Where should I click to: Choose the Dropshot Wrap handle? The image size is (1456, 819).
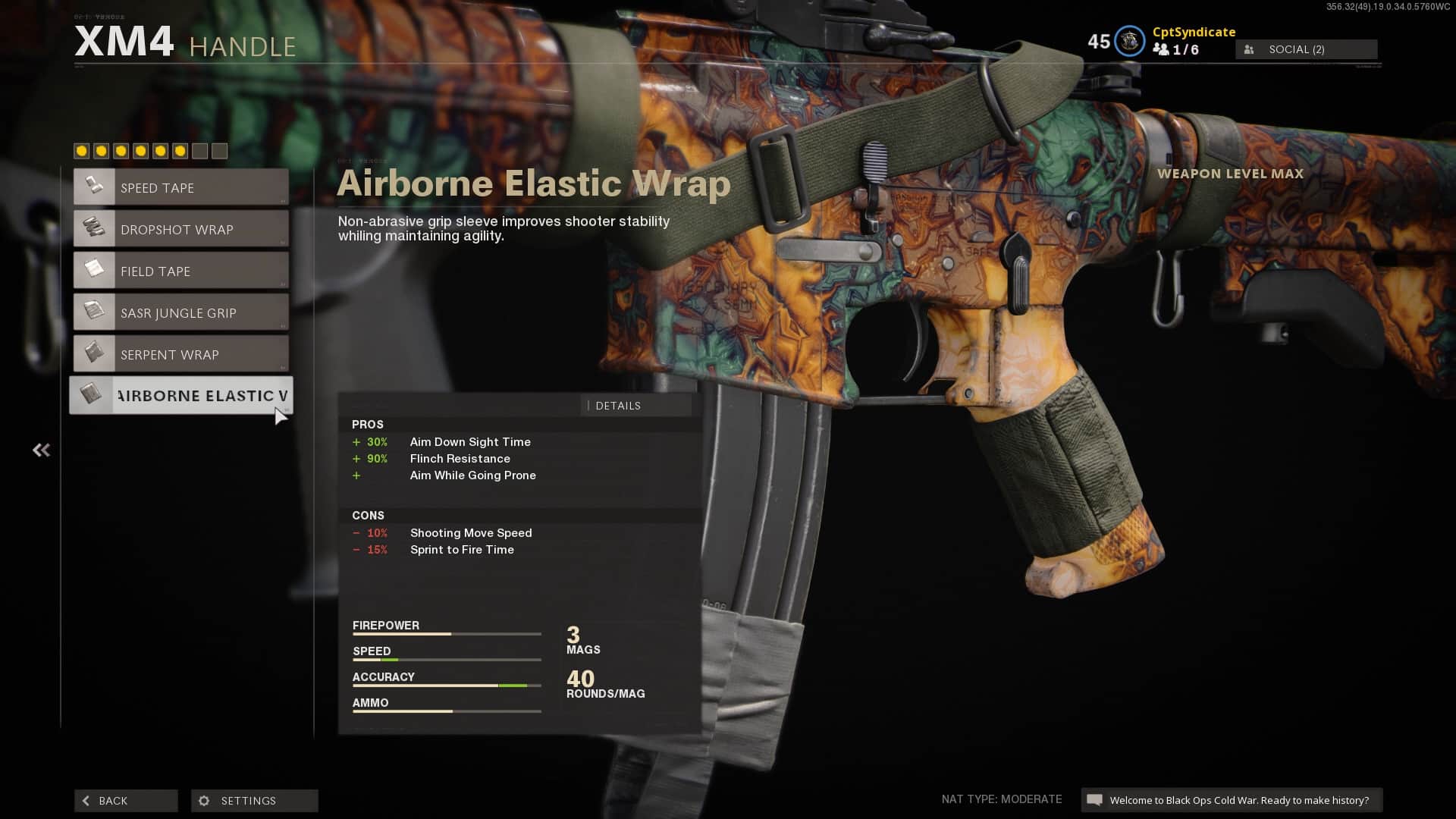coord(181,229)
